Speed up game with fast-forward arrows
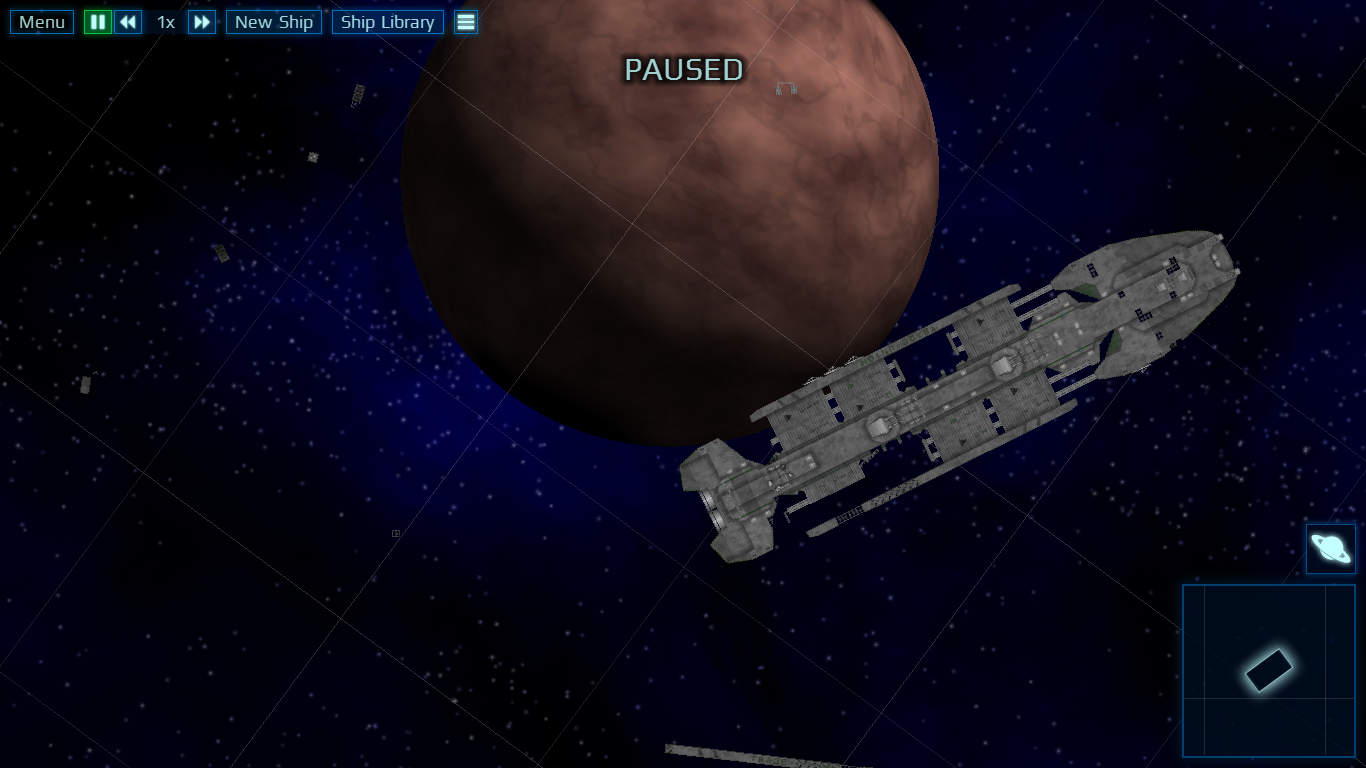The width and height of the screenshot is (1366, 768). pos(202,22)
